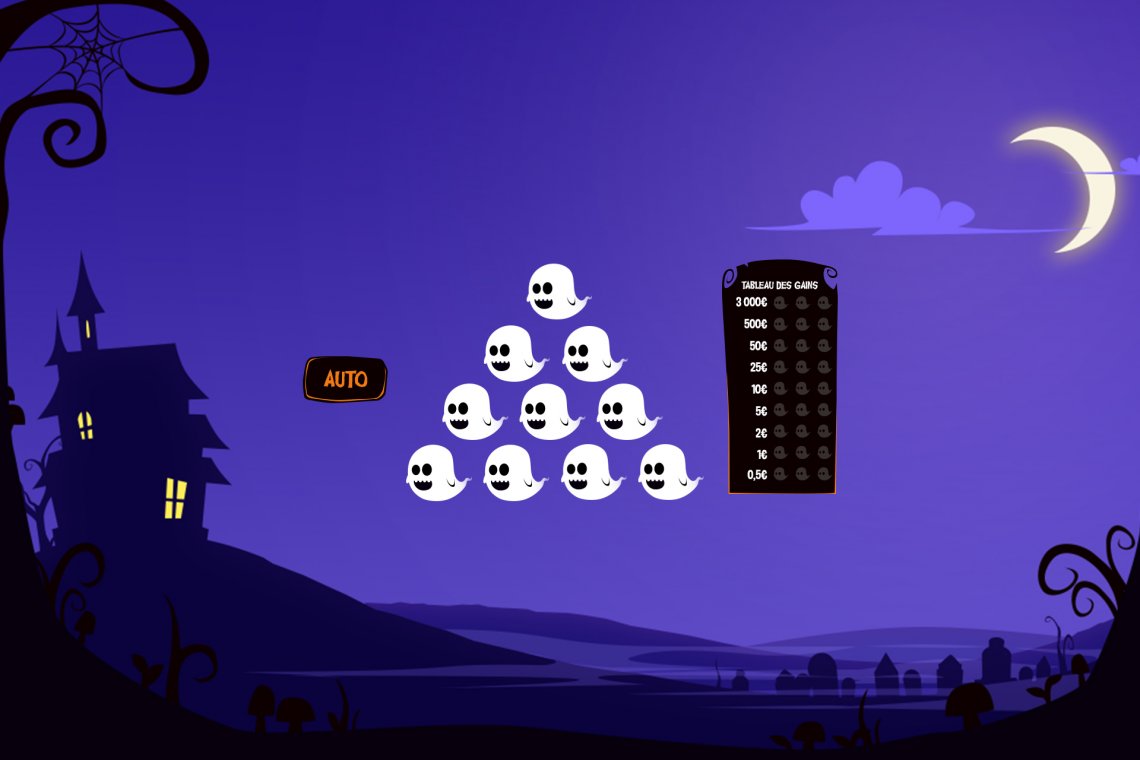Choose the leftmost ghost in the bottom row

[435, 472]
